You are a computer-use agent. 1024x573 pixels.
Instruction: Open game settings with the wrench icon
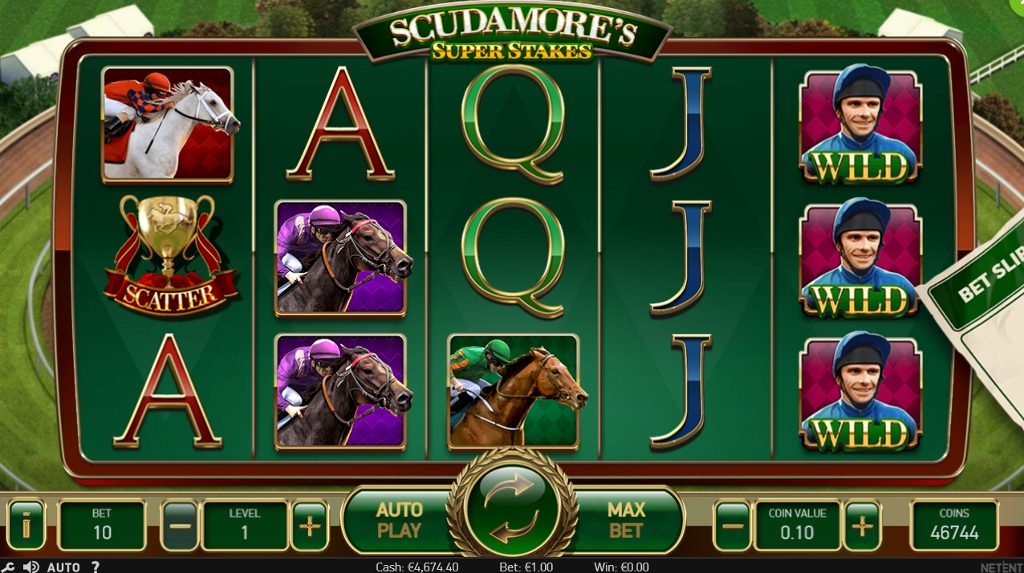[x=9, y=567]
